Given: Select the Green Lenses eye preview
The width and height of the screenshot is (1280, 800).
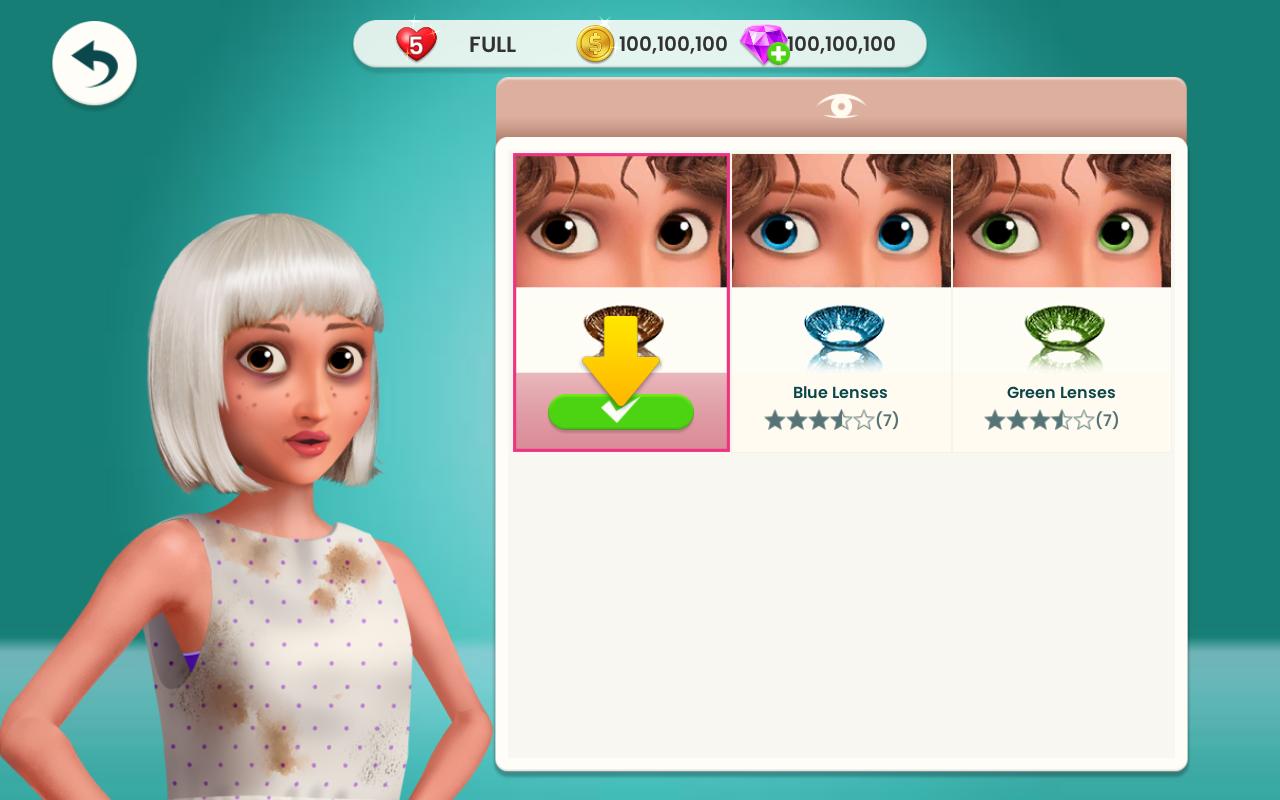Looking at the screenshot, I should pyautogui.click(x=1061, y=220).
